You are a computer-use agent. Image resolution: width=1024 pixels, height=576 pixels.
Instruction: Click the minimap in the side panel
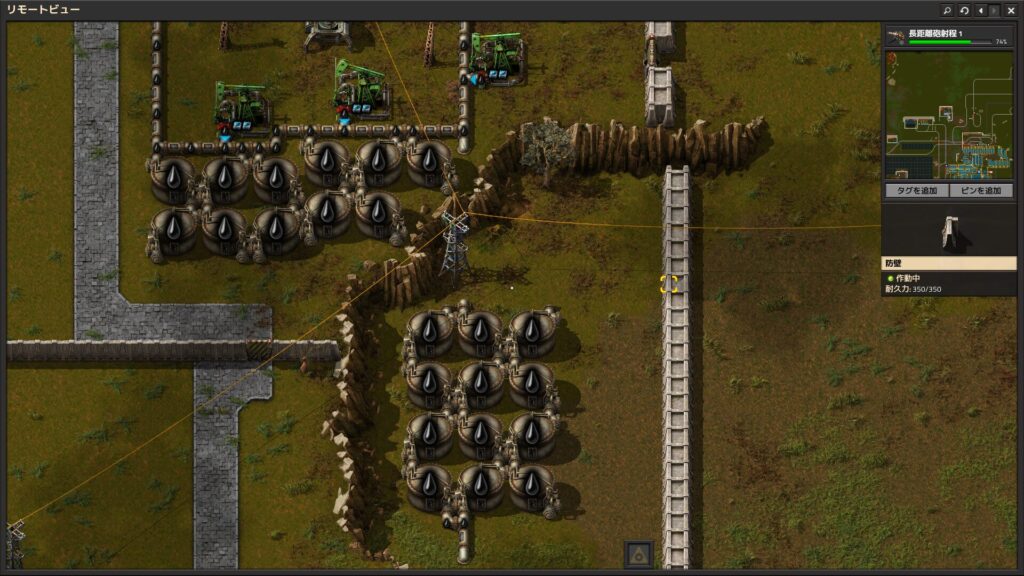948,115
